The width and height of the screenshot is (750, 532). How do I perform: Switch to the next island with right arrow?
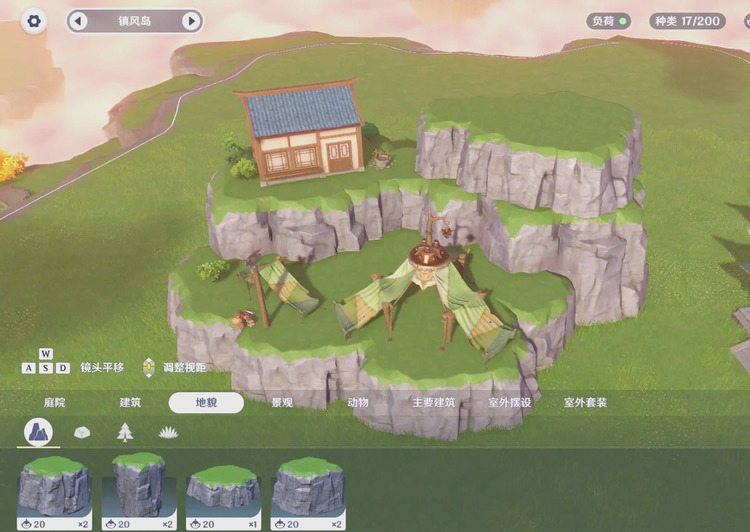(190, 21)
